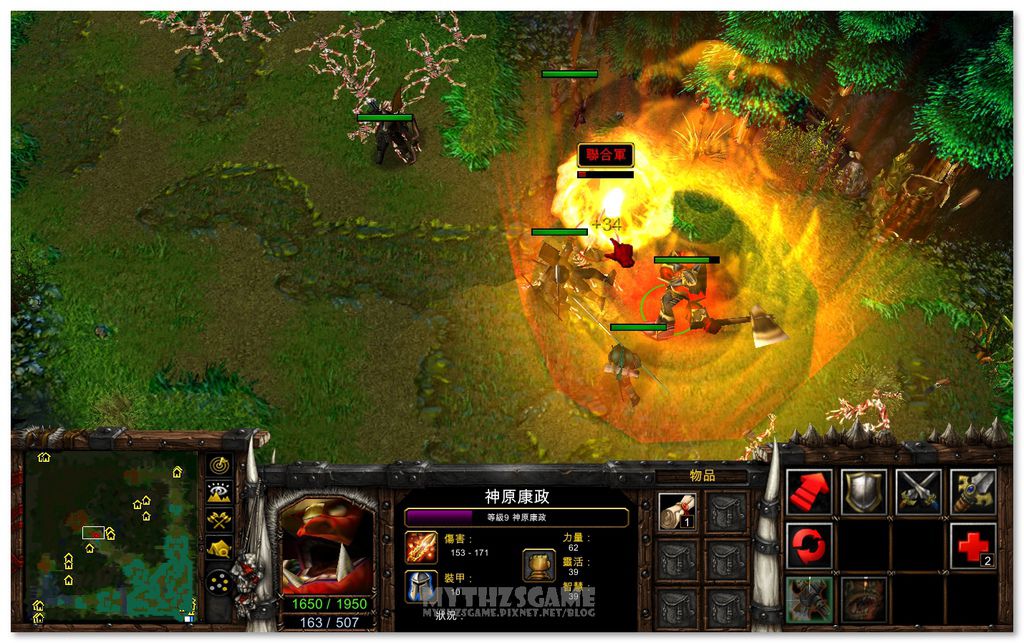Activate the minimap signal ping button
This screenshot has width=1024, height=643.
219,466
